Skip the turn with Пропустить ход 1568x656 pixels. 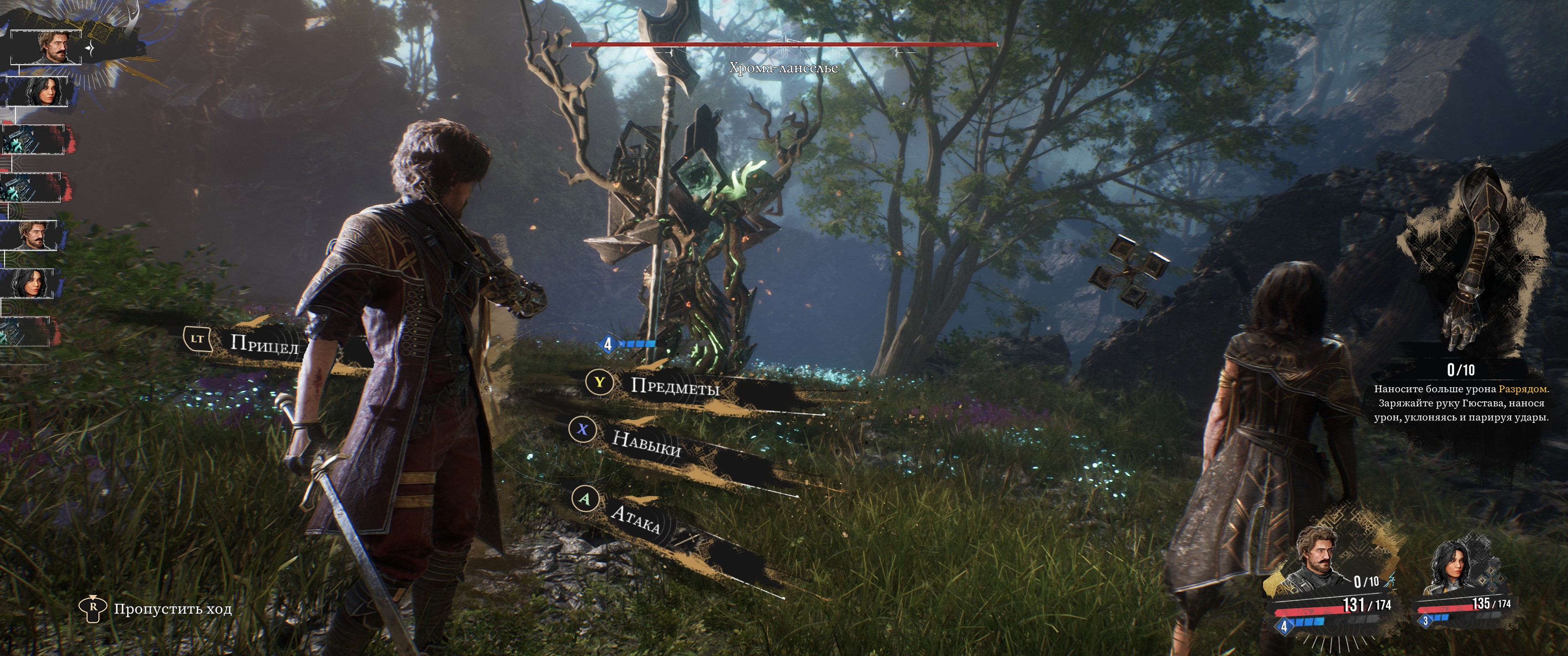[172, 609]
